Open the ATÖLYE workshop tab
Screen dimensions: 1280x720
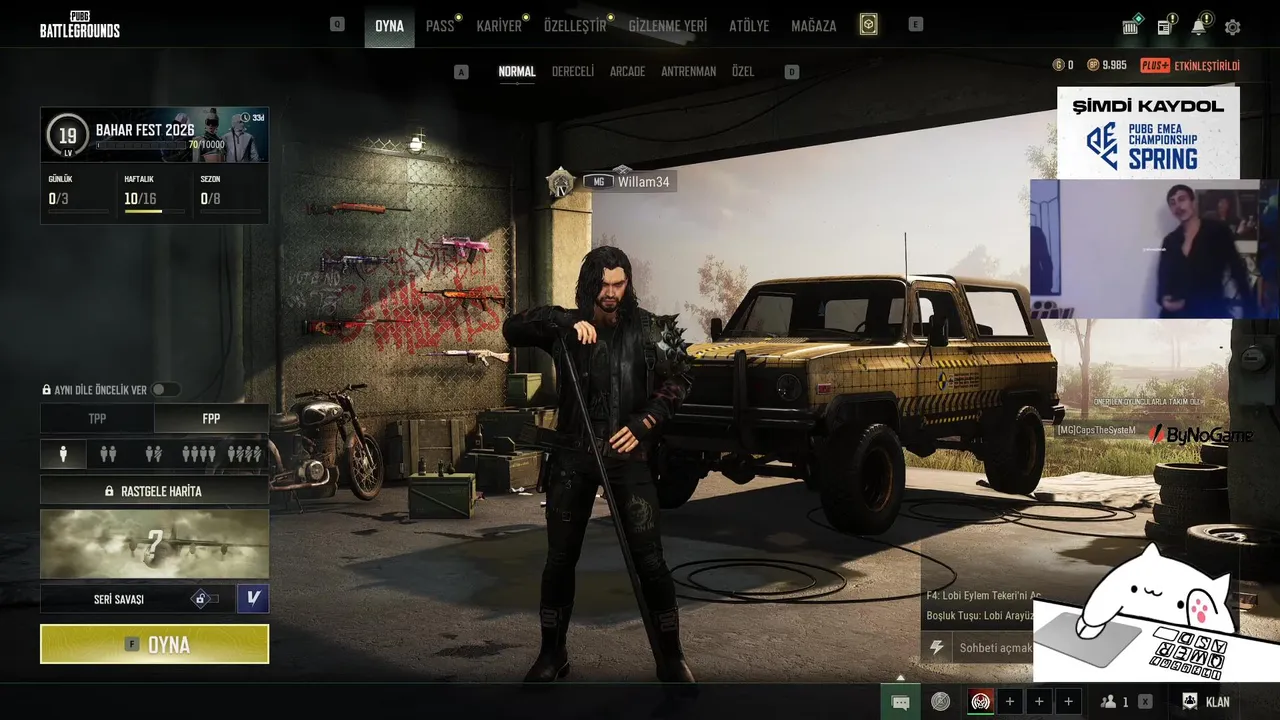749,26
